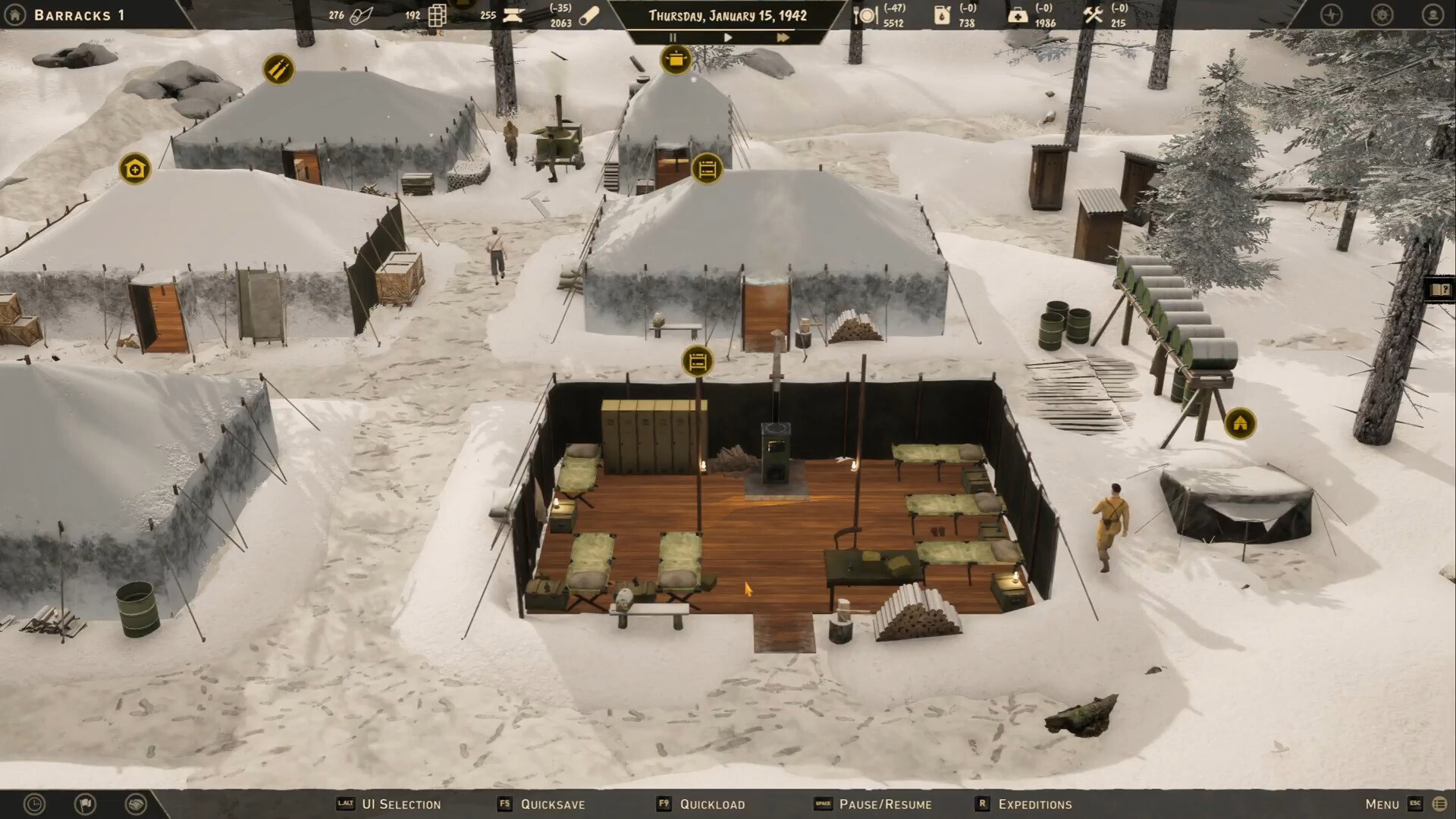
Task: Select the home icon on the left tent
Action: pos(134,168)
